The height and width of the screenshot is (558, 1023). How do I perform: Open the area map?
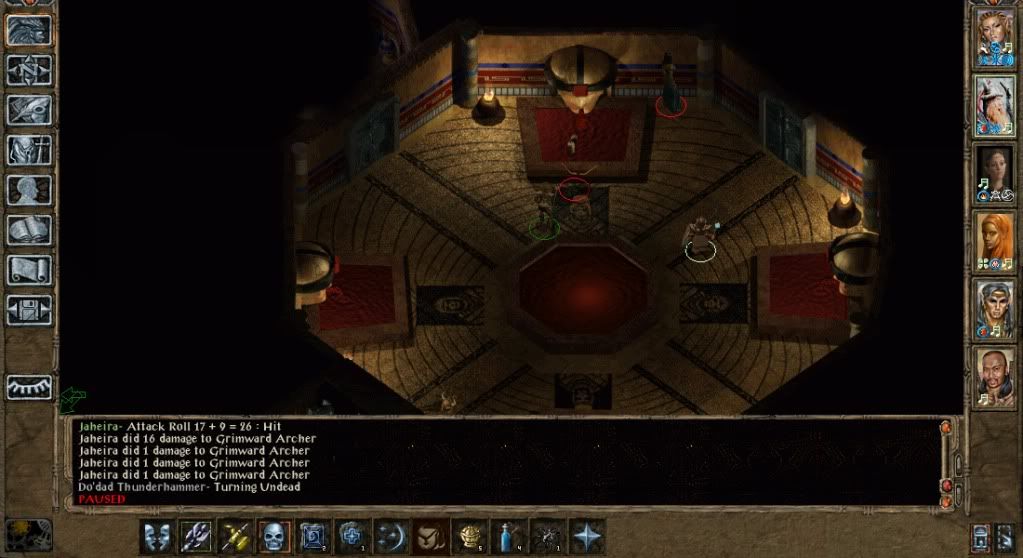tap(29, 69)
